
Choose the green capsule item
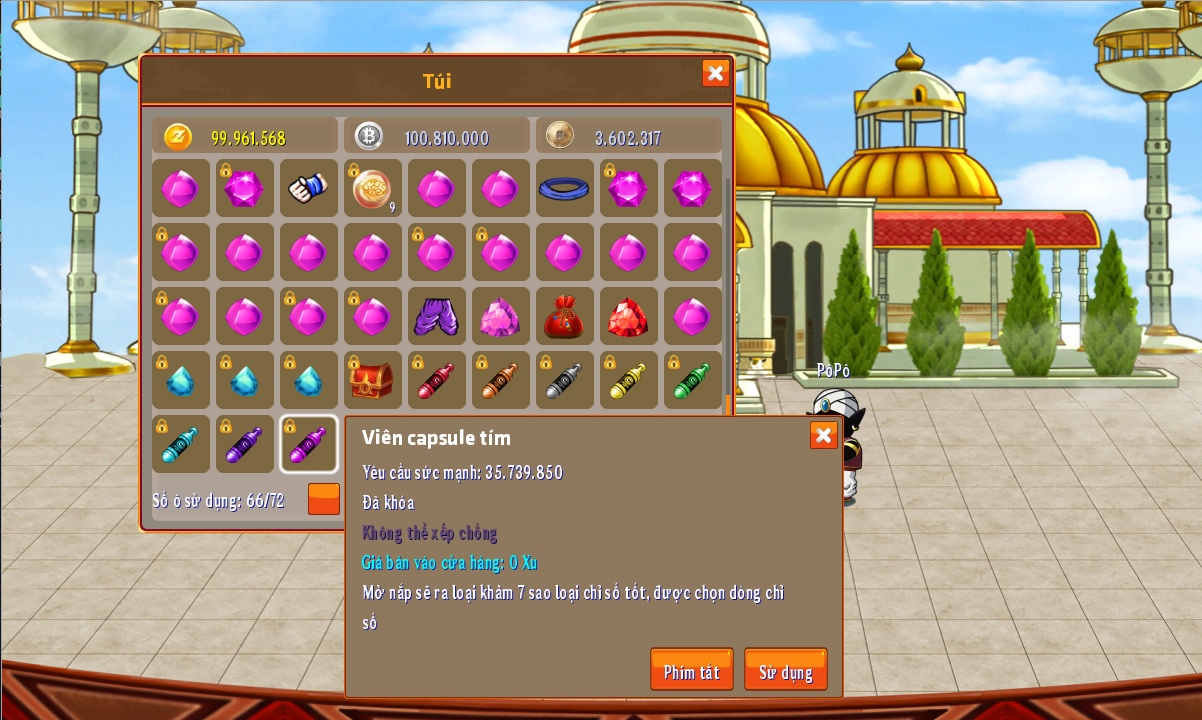tap(692, 380)
